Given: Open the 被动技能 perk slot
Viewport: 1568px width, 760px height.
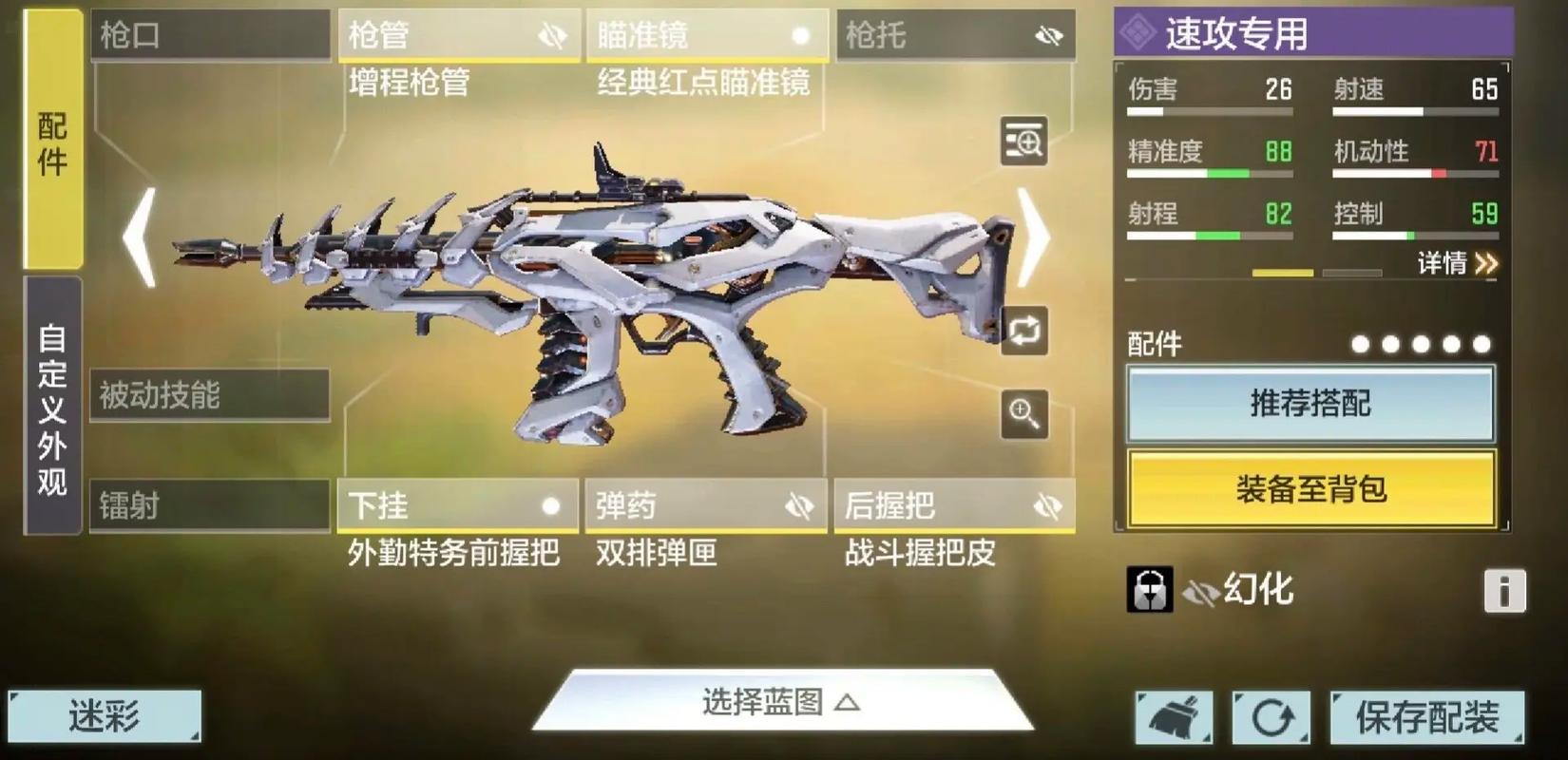Looking at the screenshot, I should click(x=210, y=395).
